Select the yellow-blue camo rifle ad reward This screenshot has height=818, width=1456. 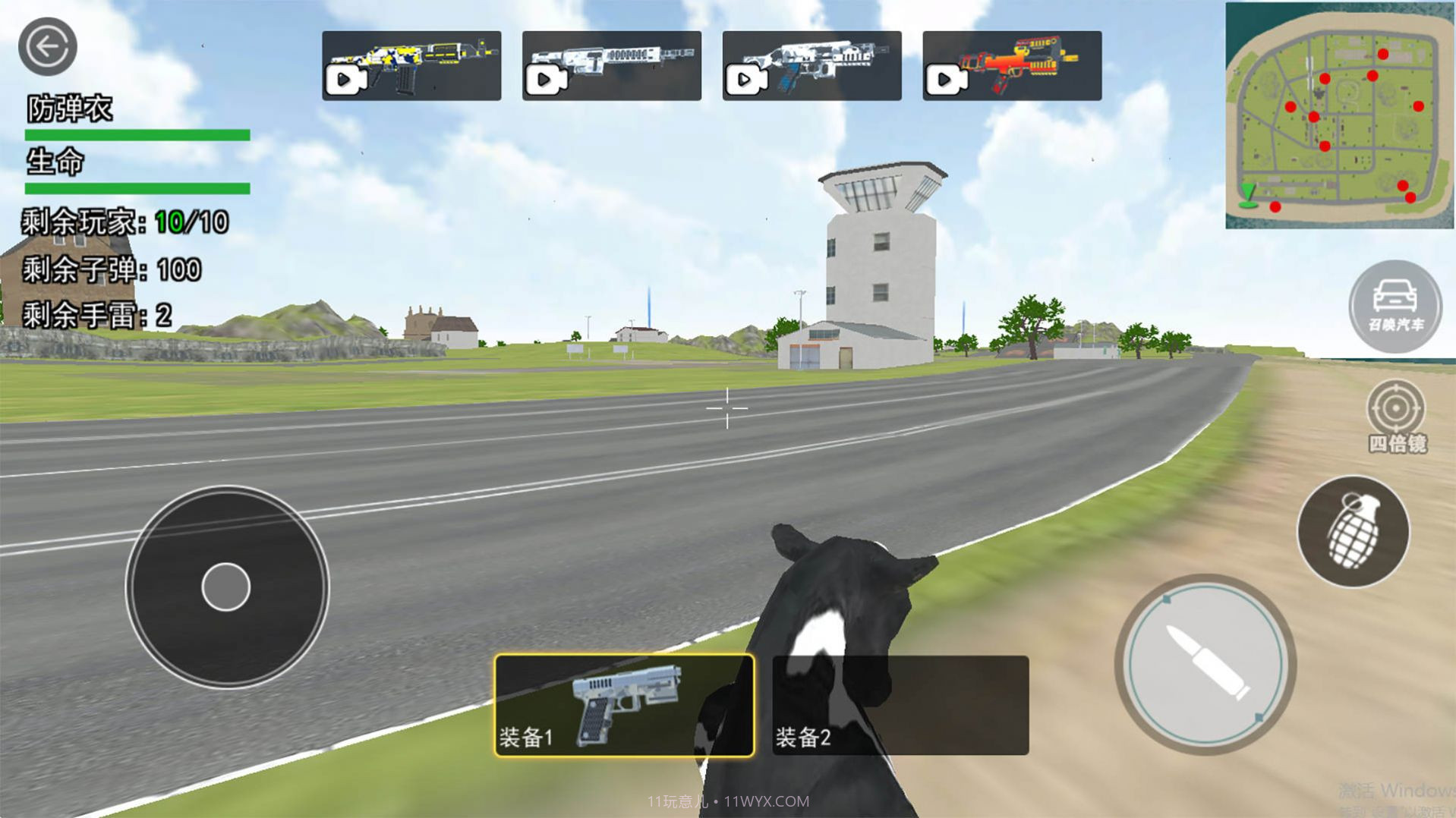point(411,66)
